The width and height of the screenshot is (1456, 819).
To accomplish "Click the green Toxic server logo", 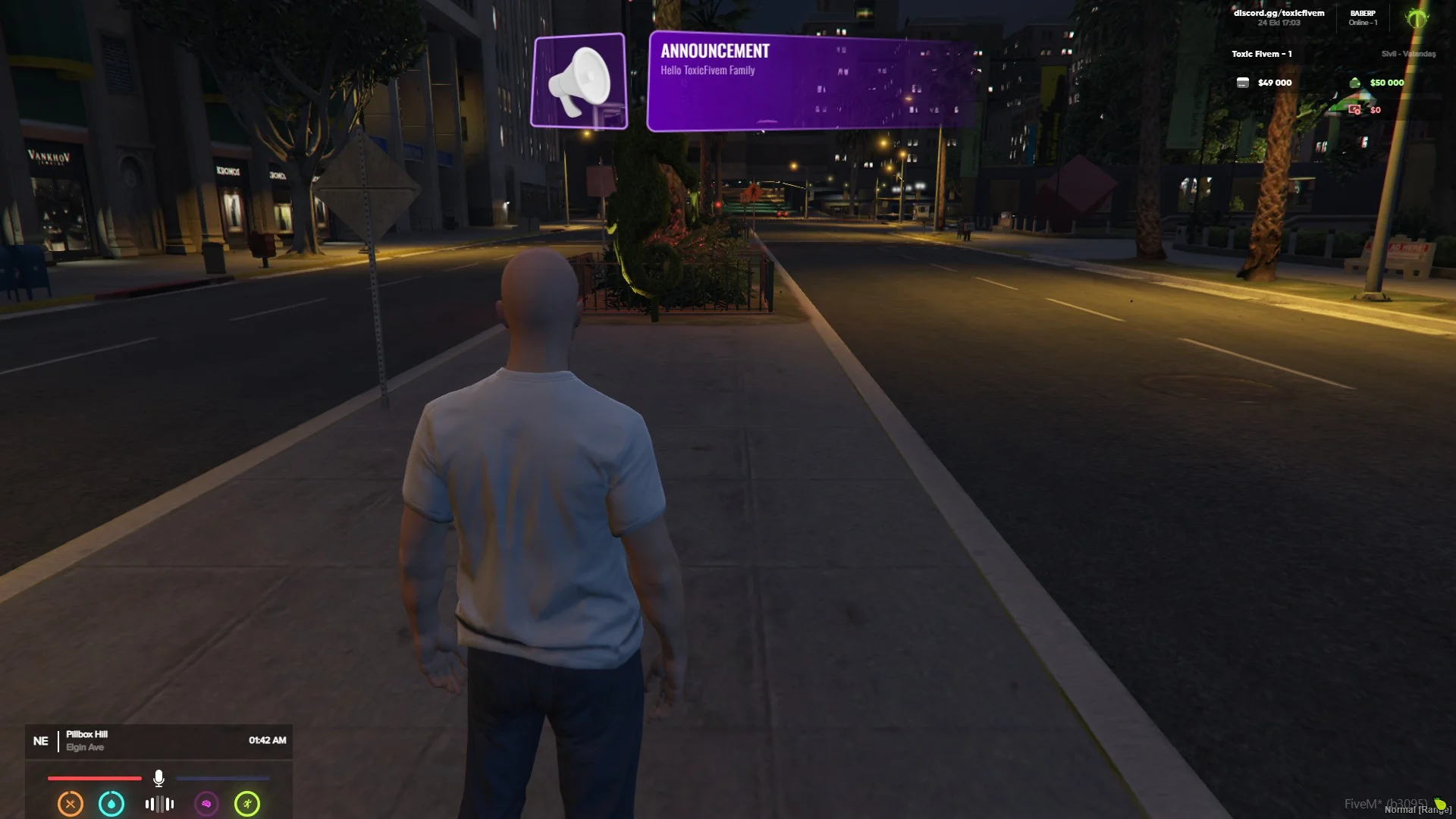I will click(1416, 18).
